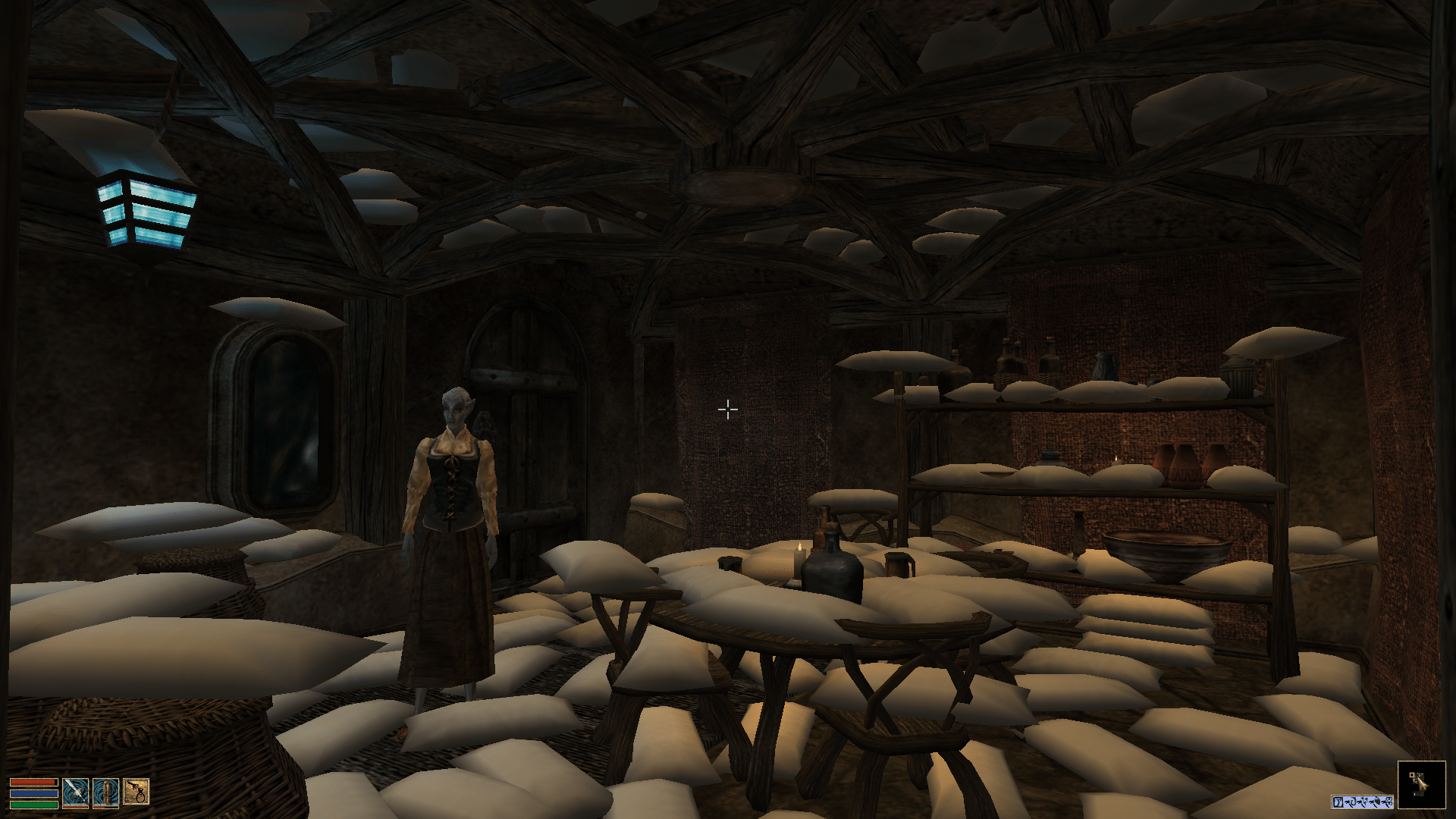
Task: Click the second active effect icon in the row
Action: (1351, 802)
